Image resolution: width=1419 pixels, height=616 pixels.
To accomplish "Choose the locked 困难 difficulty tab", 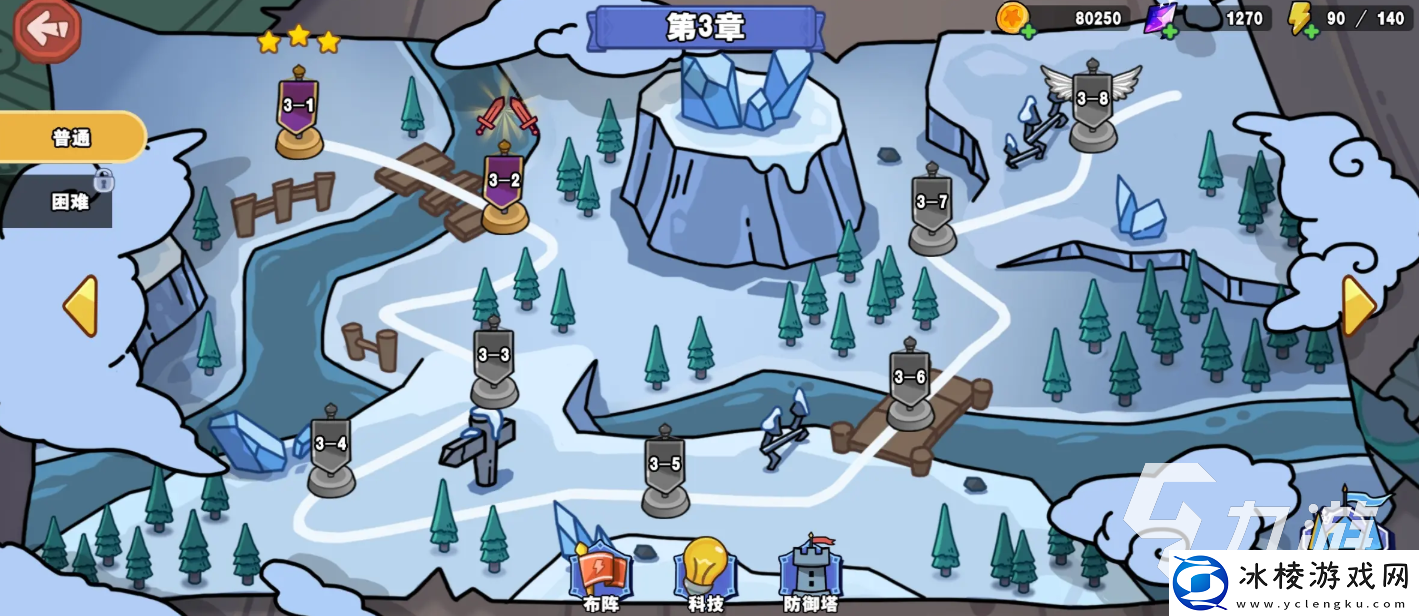I will coord(68,201).
